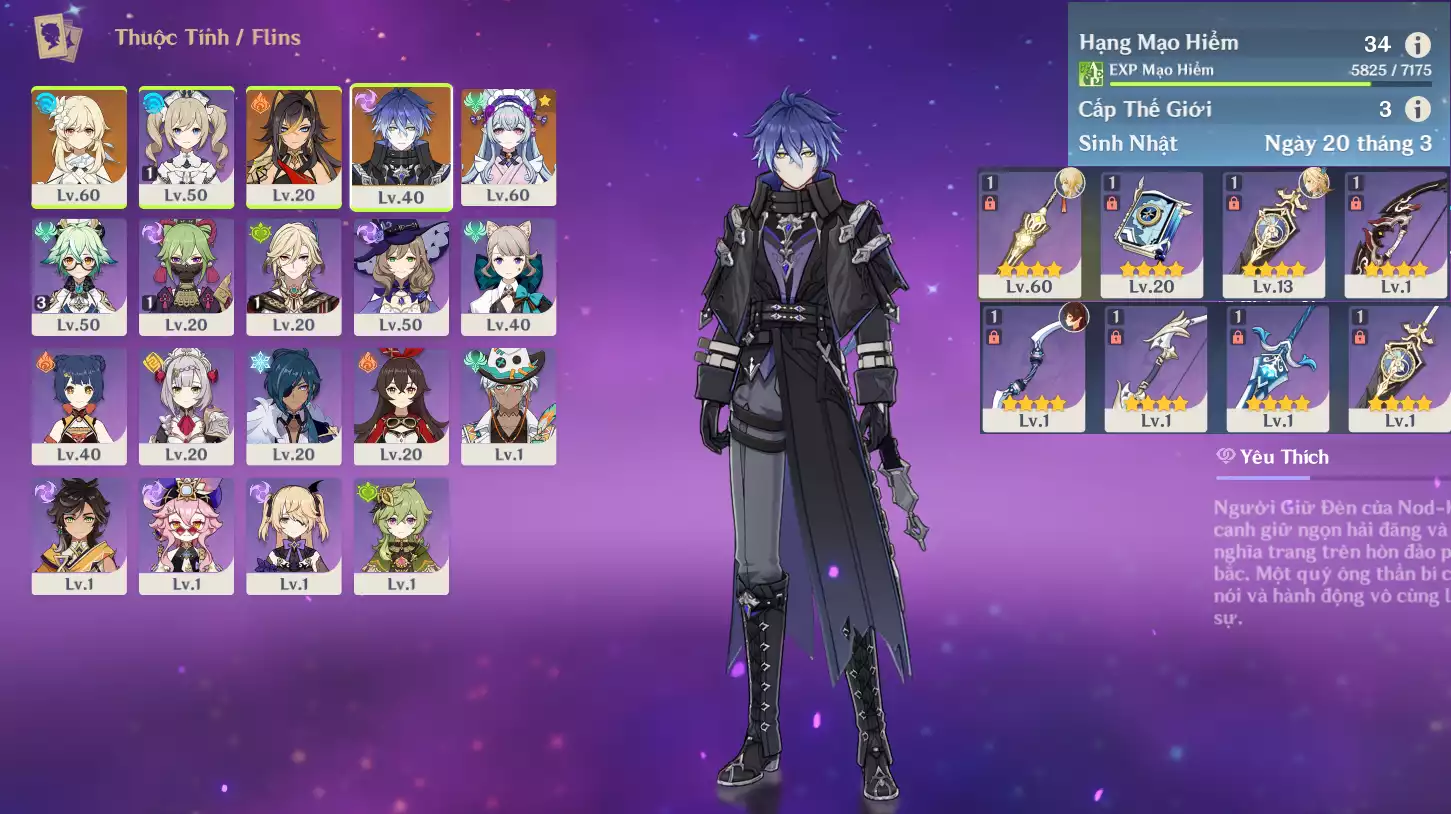Select the golden Lv.60 weapon slot

(x=1029, y=234)
